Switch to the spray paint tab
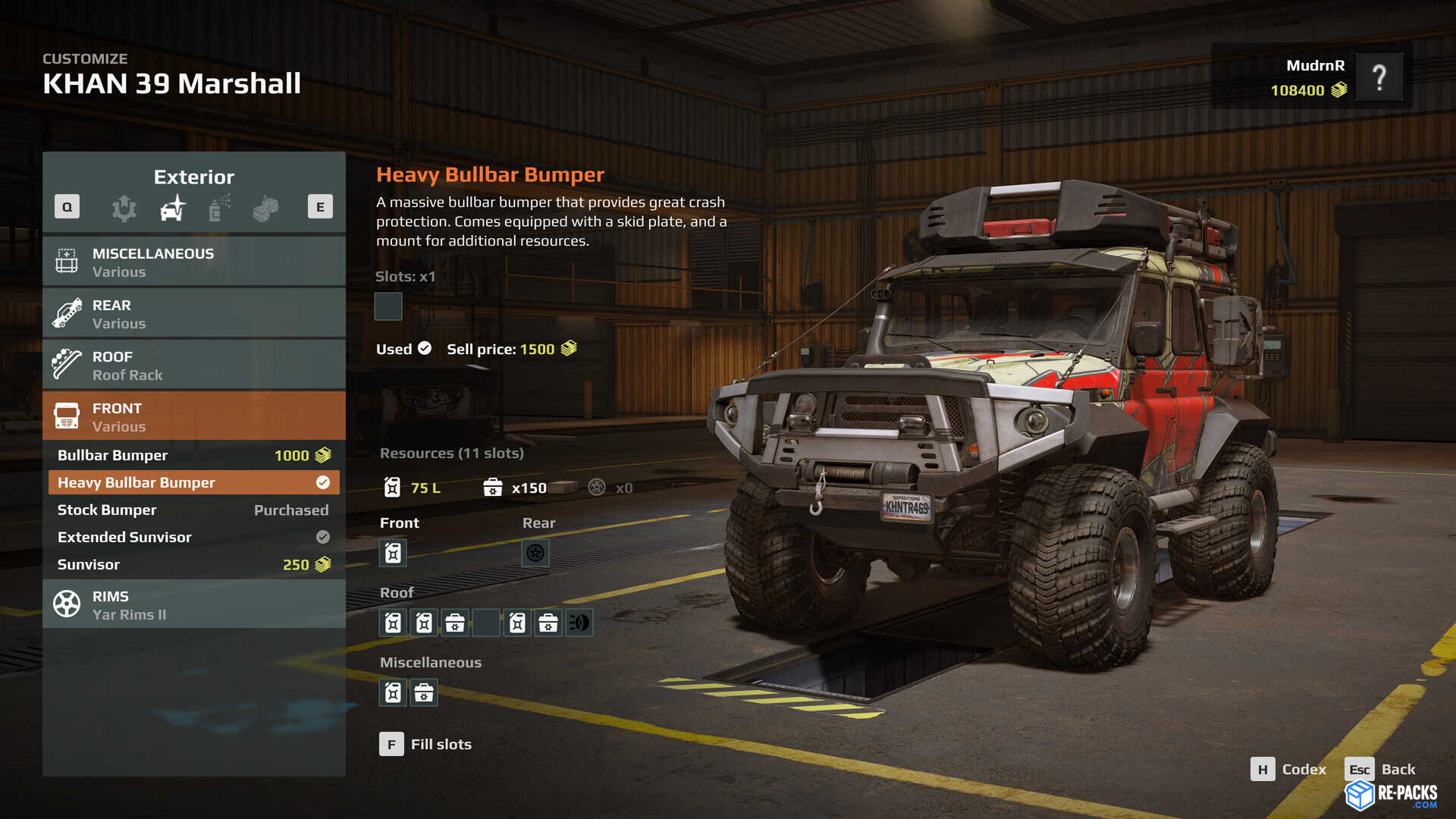The height and width of the screenshot is (819, 1456). click(x=219, y=208)
